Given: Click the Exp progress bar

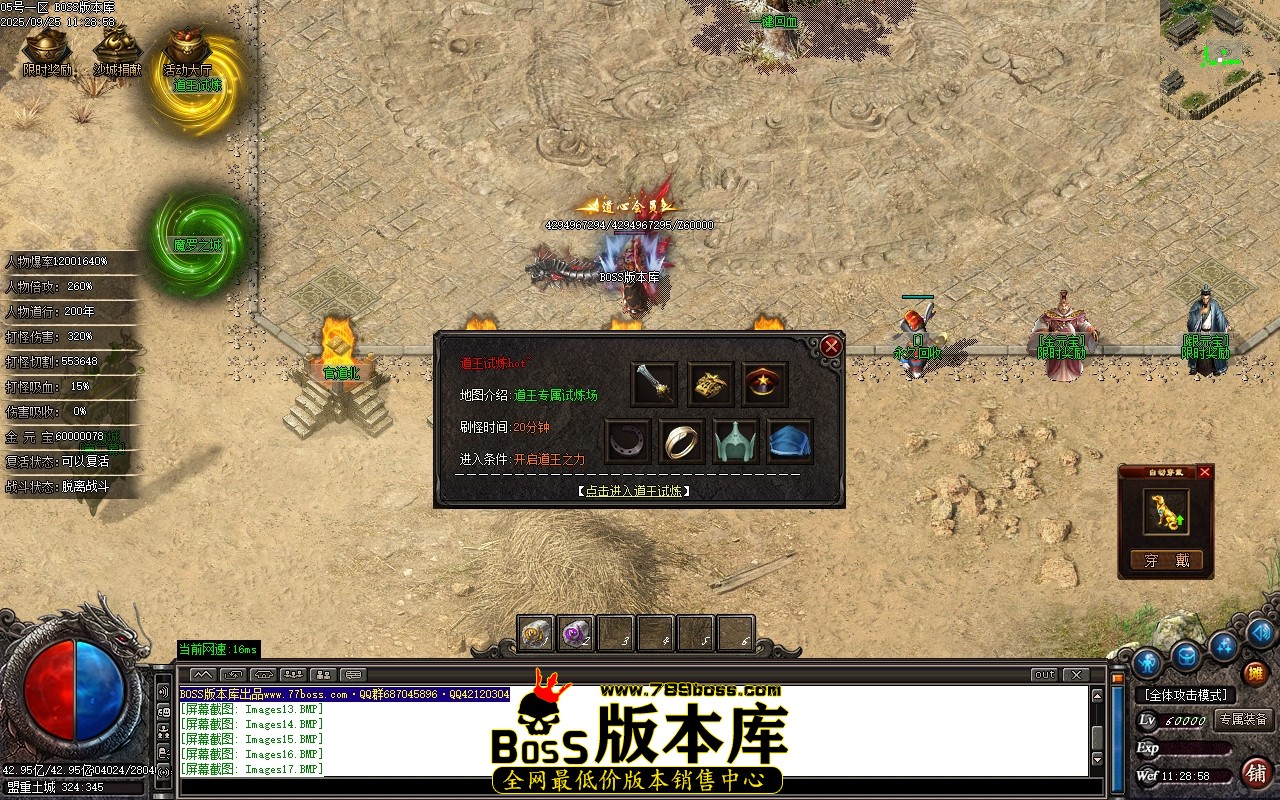Looking at the screenshot, I should click(1195, 748).
